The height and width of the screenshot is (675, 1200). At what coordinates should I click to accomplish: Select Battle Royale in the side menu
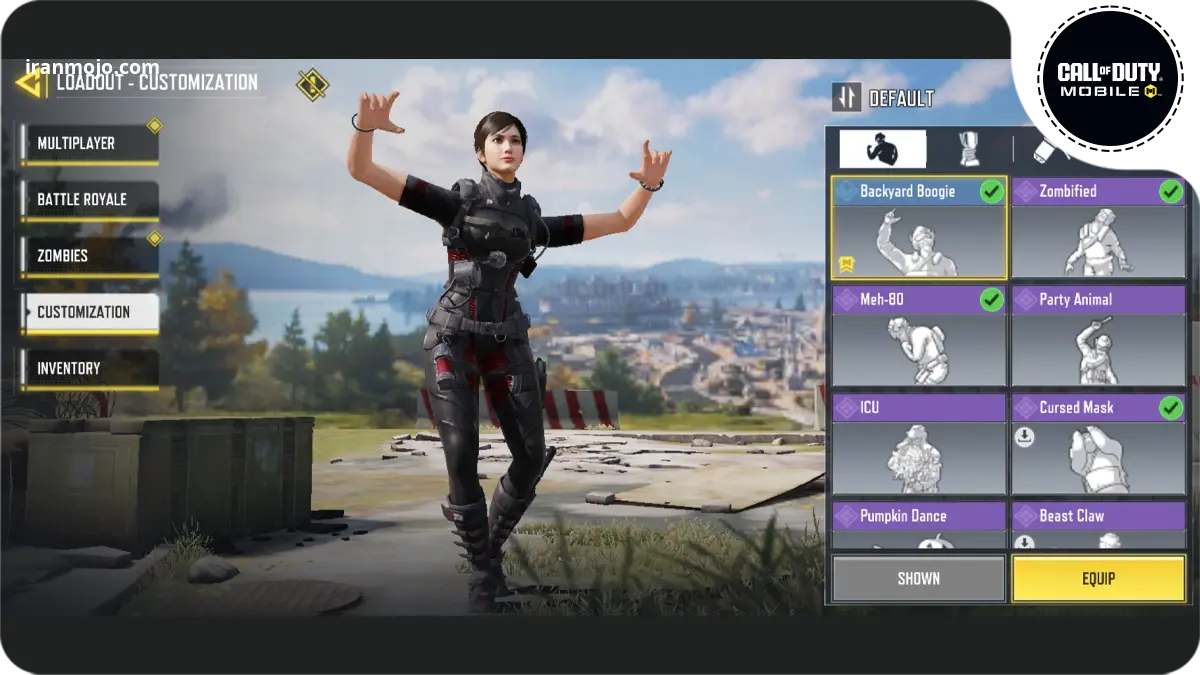coord(89,200)
